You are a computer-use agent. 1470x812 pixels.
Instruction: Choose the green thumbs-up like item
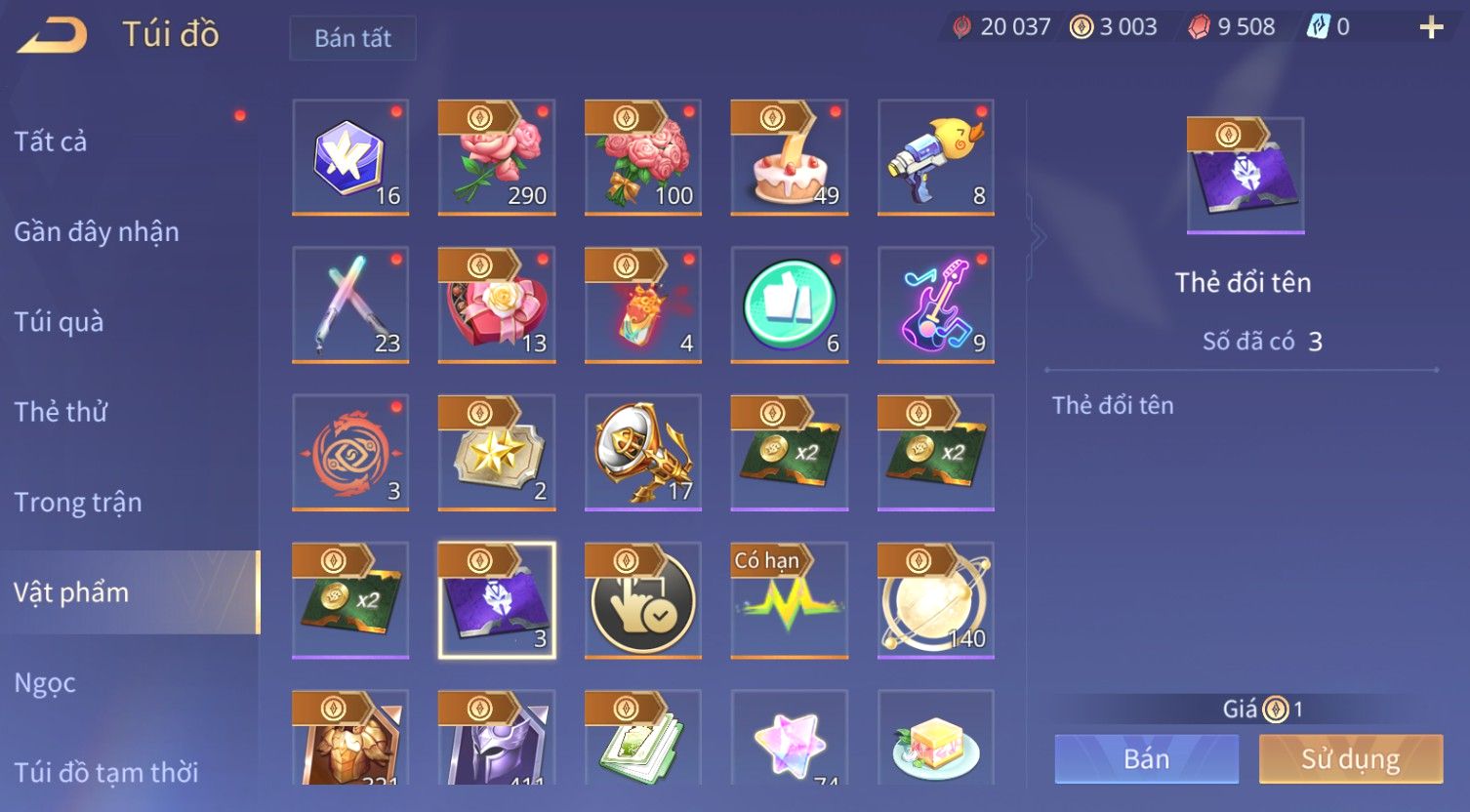[x=789, y=304]
